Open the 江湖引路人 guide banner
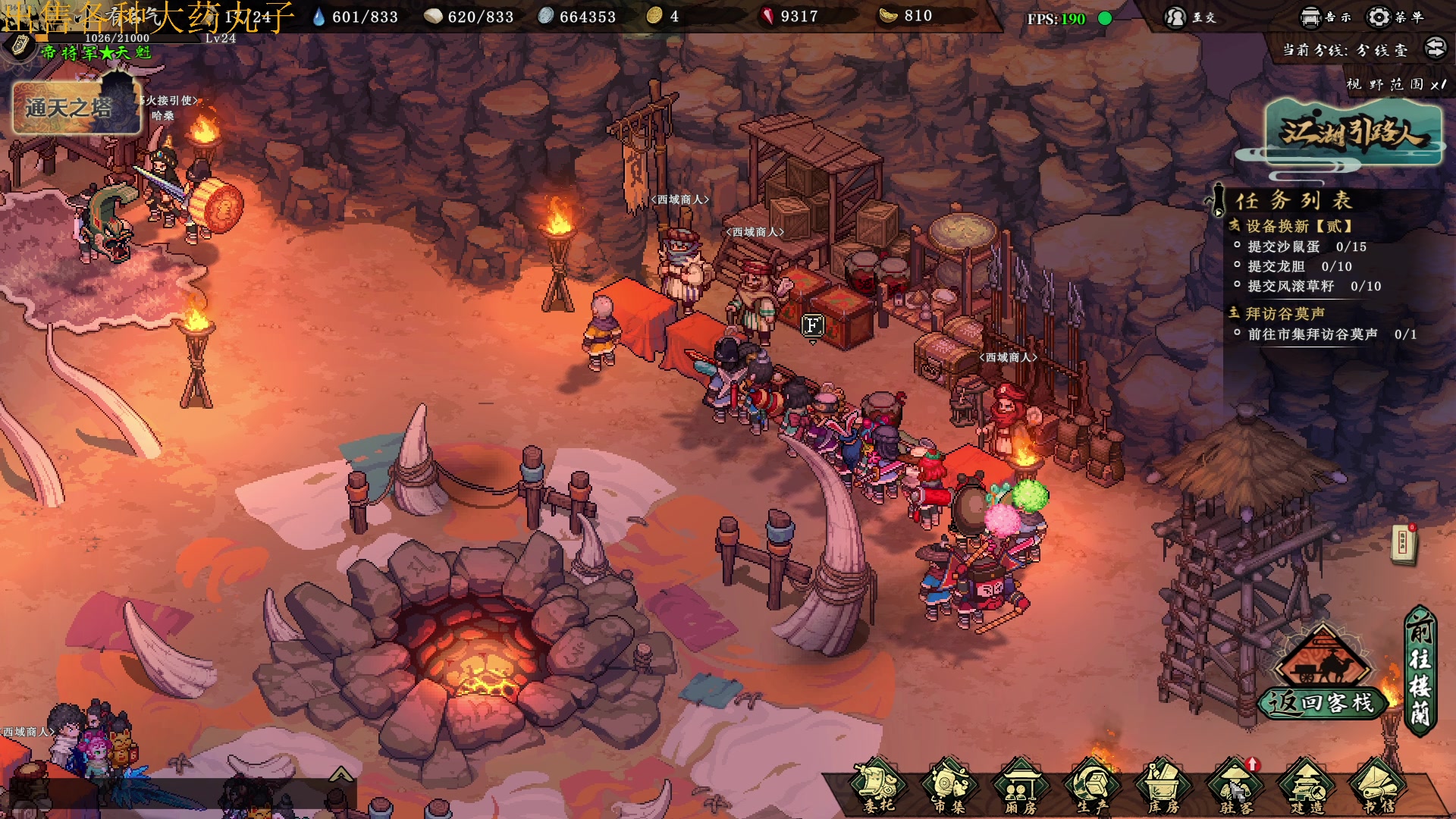Image resolution: width=1456 pixels, height=819 pixels. tap(1353, 134)
